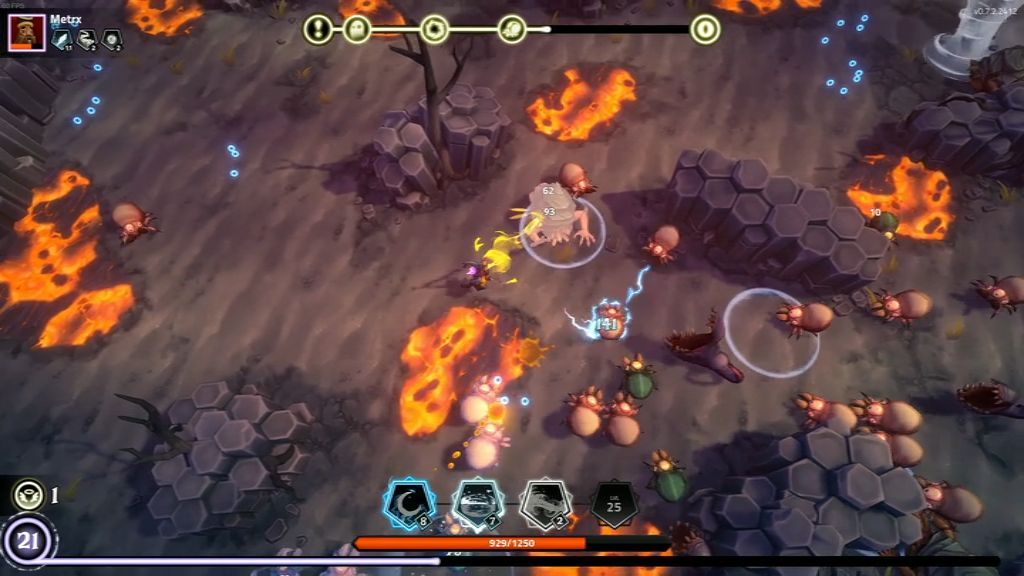
Task: Click Metrx's dwarf character portrait
Action: point(27,33)
